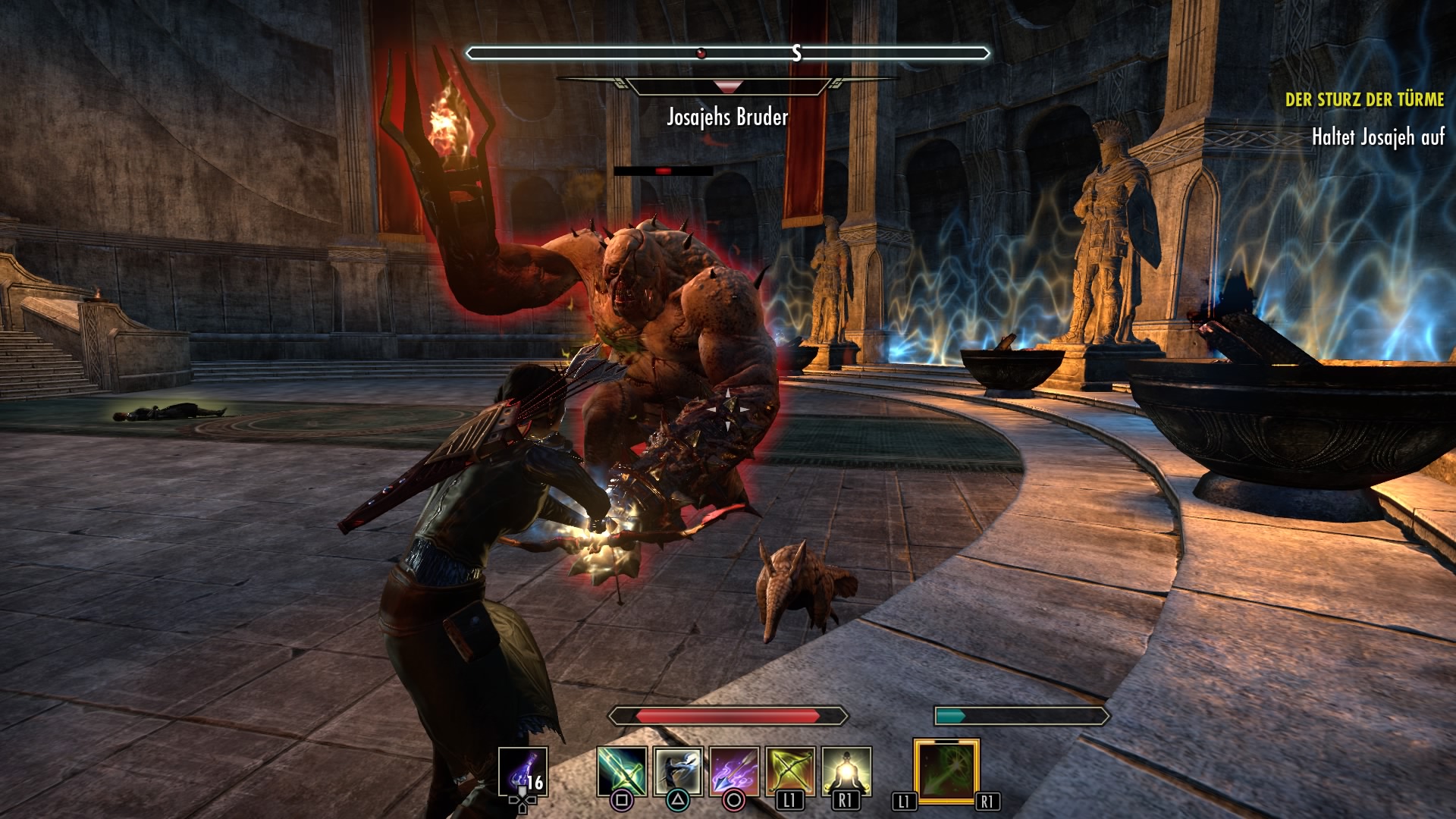Use the purple potion quickslot
Viewport: 1456px width, 819px height.
[x=522, y=772]
